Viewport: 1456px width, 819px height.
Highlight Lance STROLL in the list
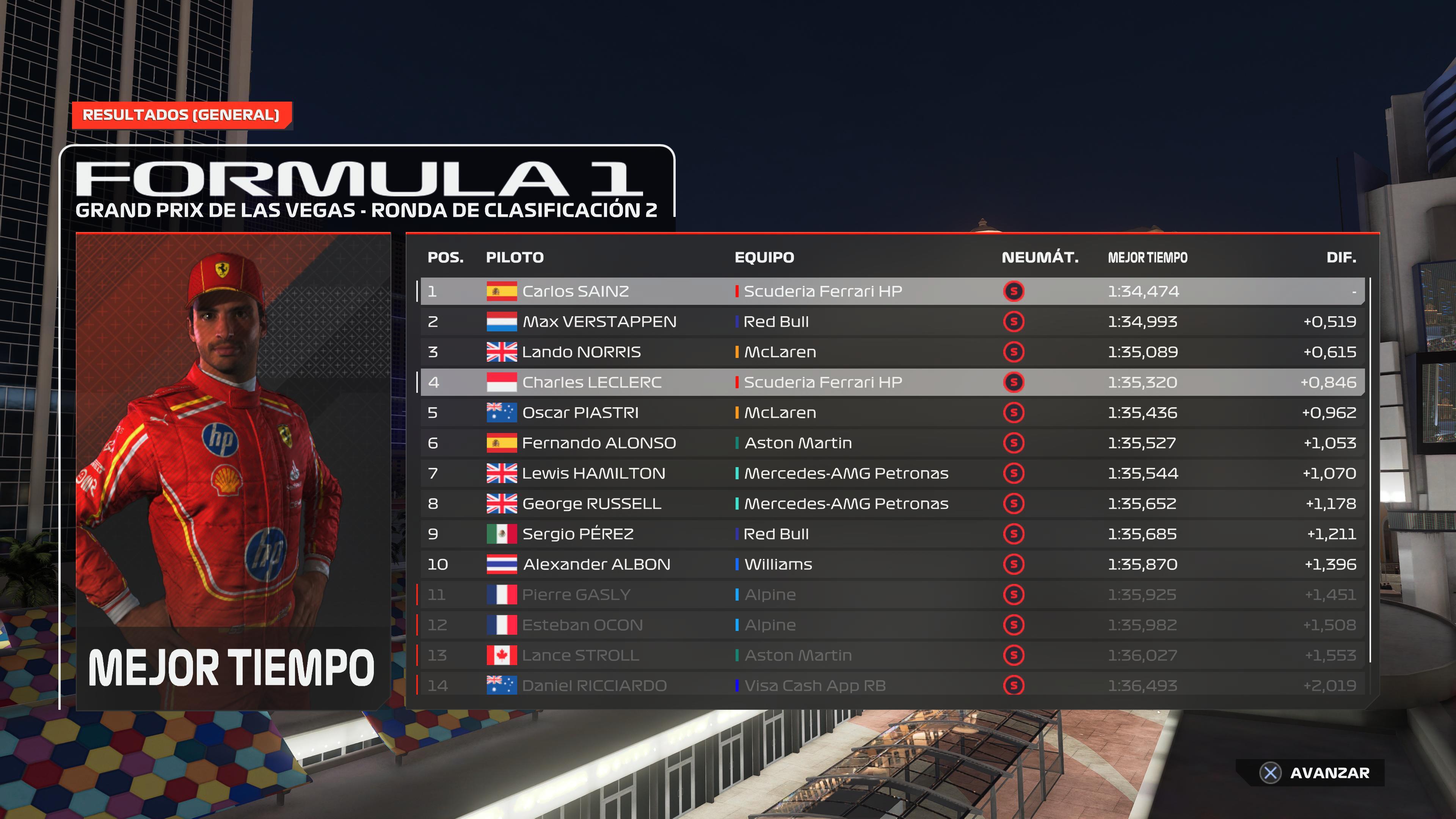892,655
